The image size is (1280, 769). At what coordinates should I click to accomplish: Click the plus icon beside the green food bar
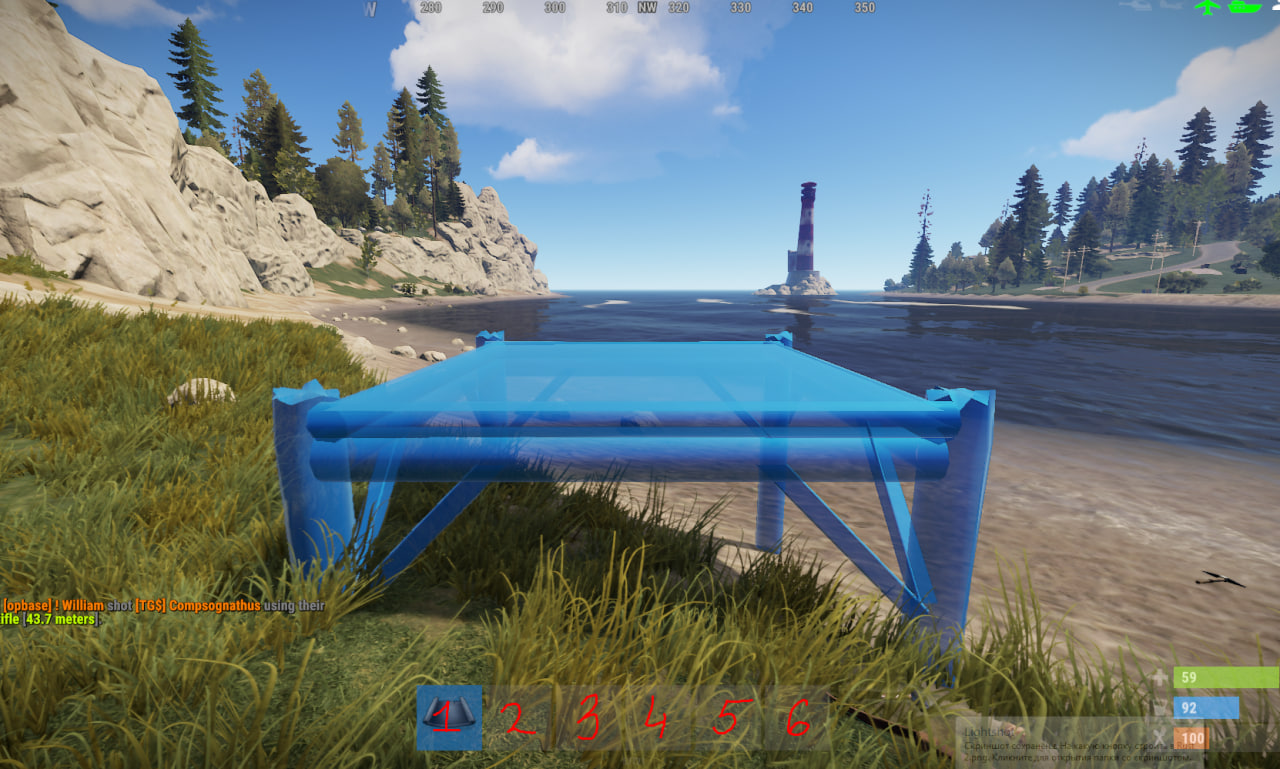point(1159,678)
